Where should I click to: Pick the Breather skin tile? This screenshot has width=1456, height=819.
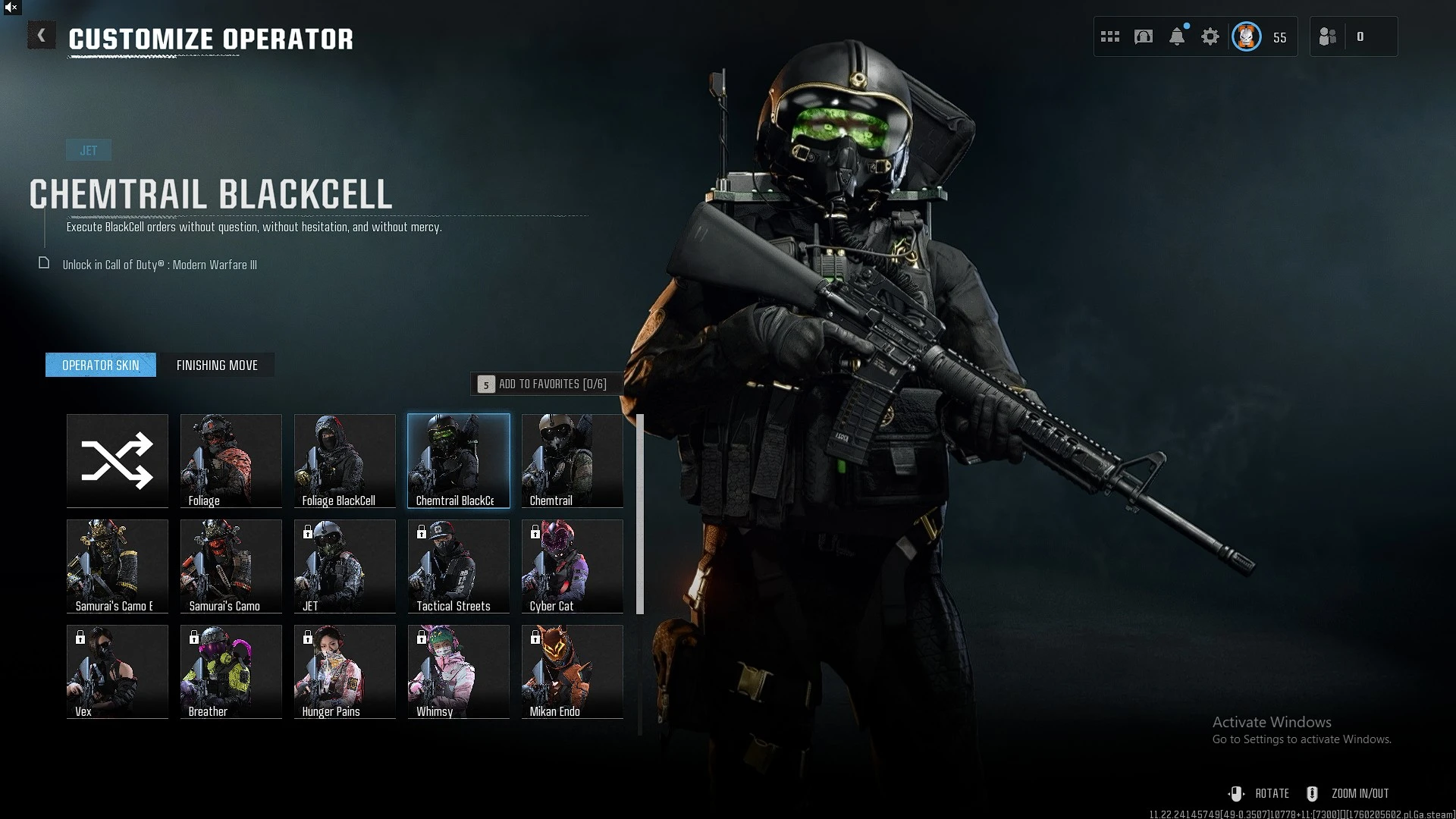point(231,671)
